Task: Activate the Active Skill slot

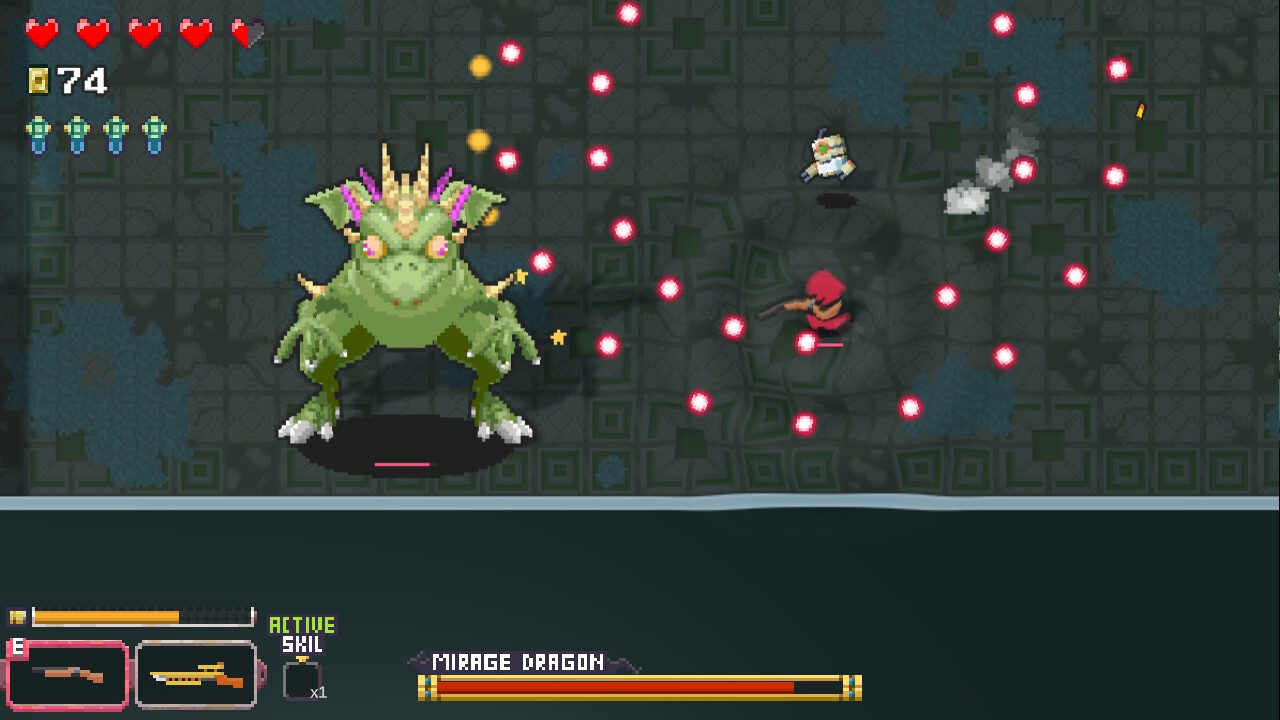Action: tap(301, 680)
